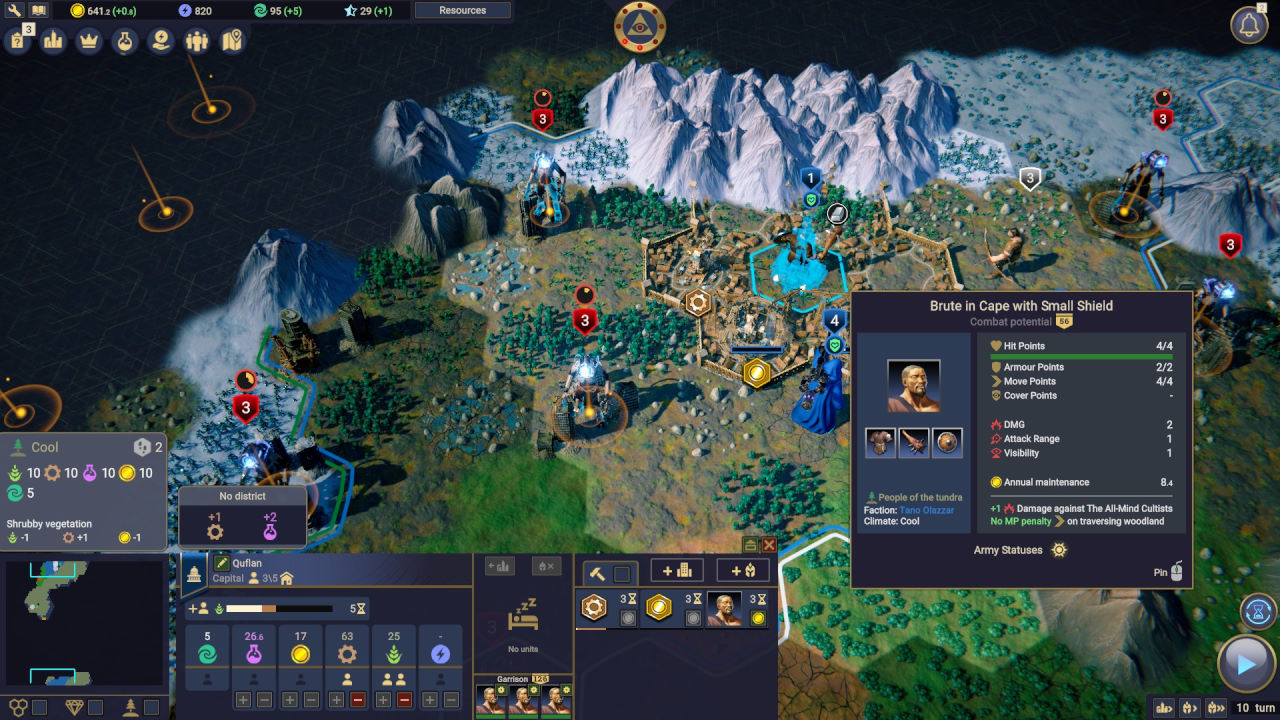This screenshot has height=720, width=1280.
Task: End the turn with the play button
Action: coord(1246,663)
